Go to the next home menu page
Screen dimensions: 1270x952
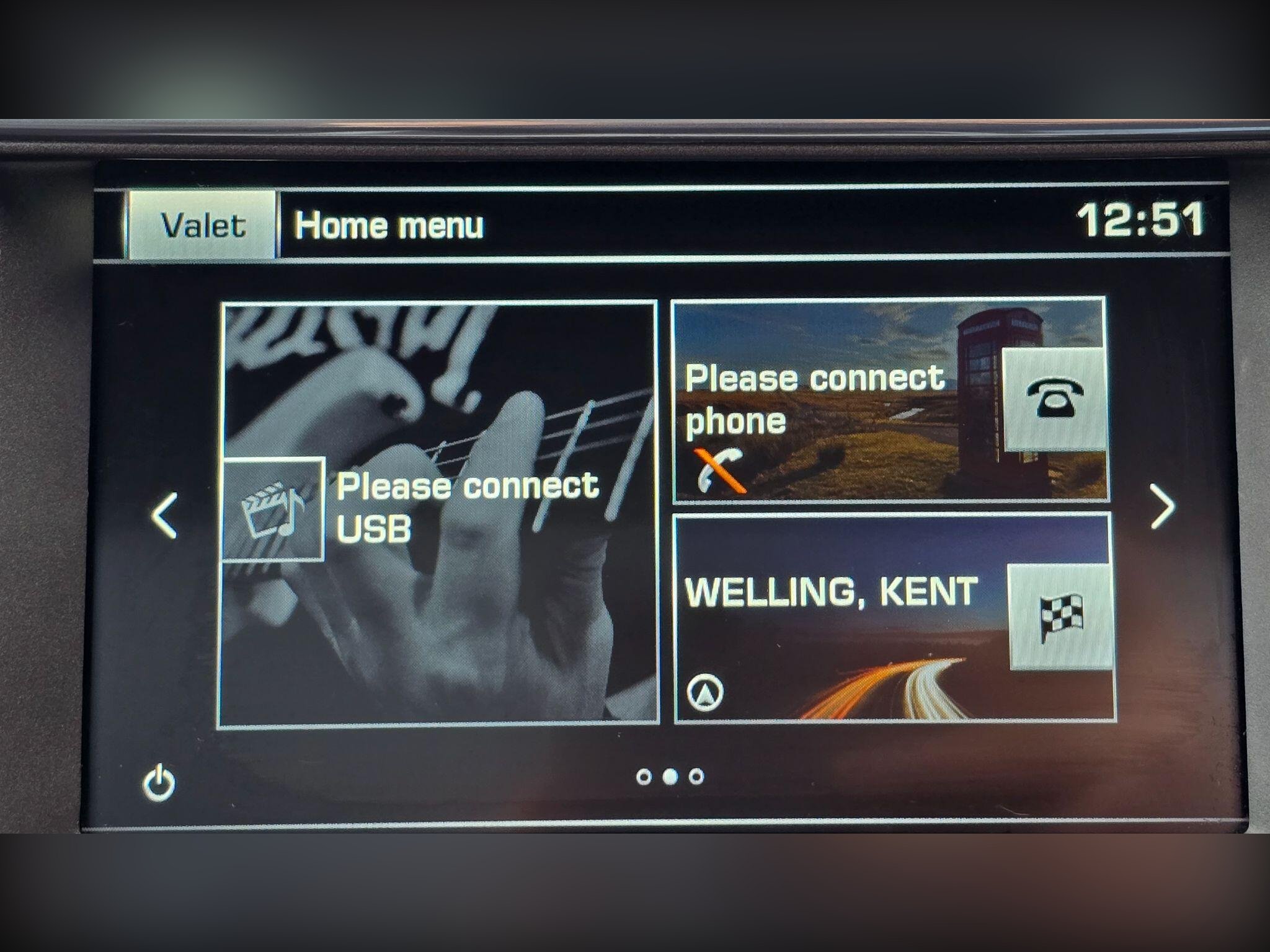[x=1162, y=507]
